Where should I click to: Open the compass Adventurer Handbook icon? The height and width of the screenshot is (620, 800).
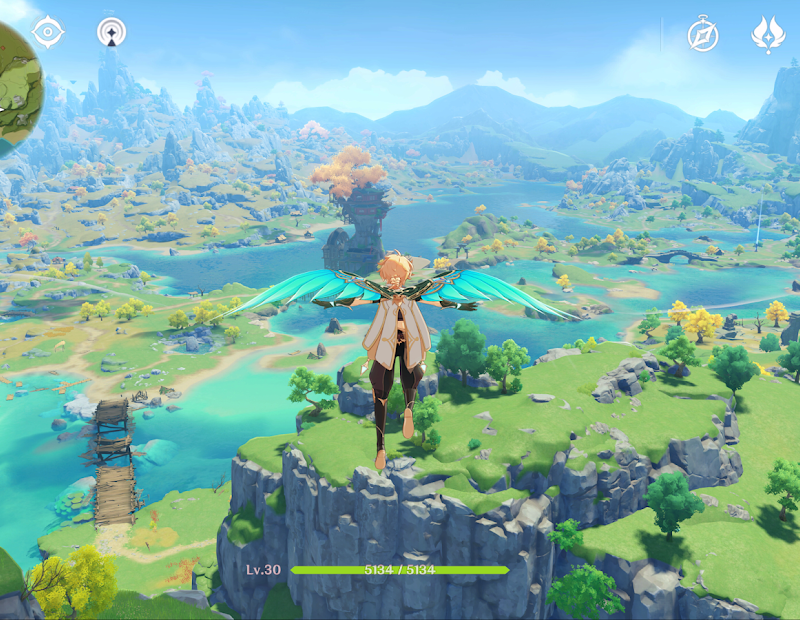[x=703, y=36]
